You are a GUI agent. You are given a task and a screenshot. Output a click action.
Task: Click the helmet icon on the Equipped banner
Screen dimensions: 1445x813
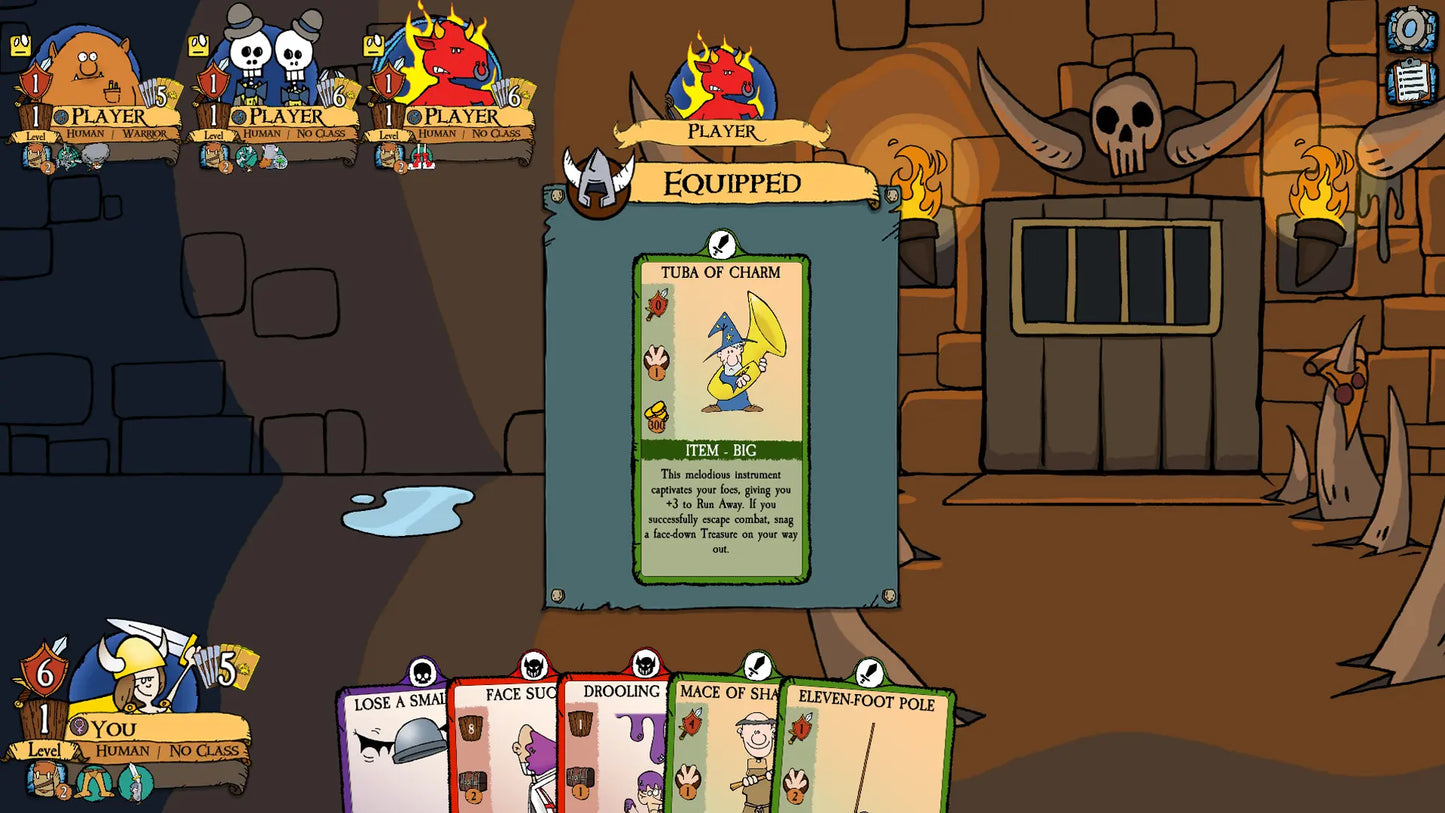(x=596, y=182)
